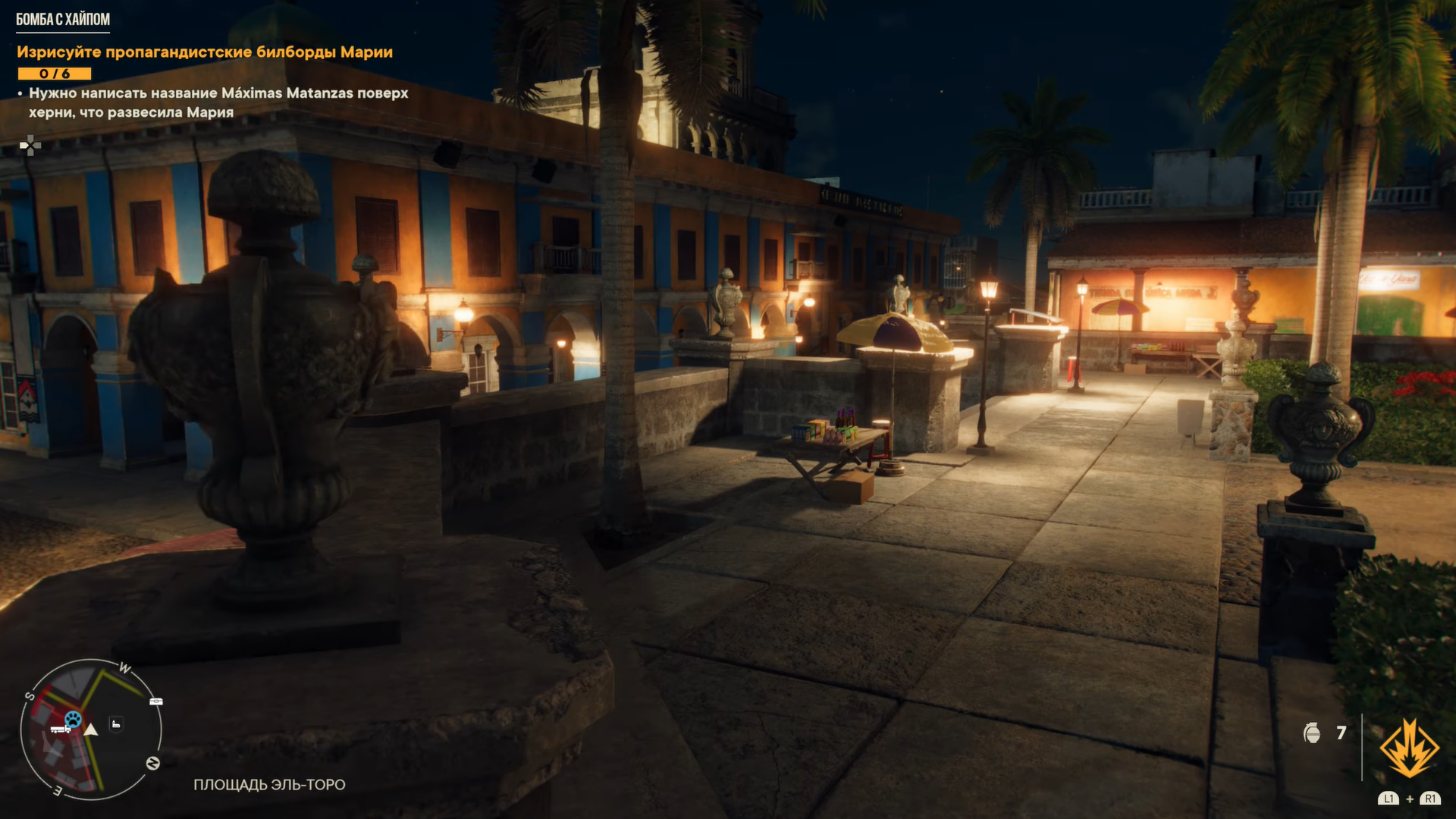Click the building marker on the minimap
The height and width of the screenshot is (819, 1456).
tap(116, 724)
